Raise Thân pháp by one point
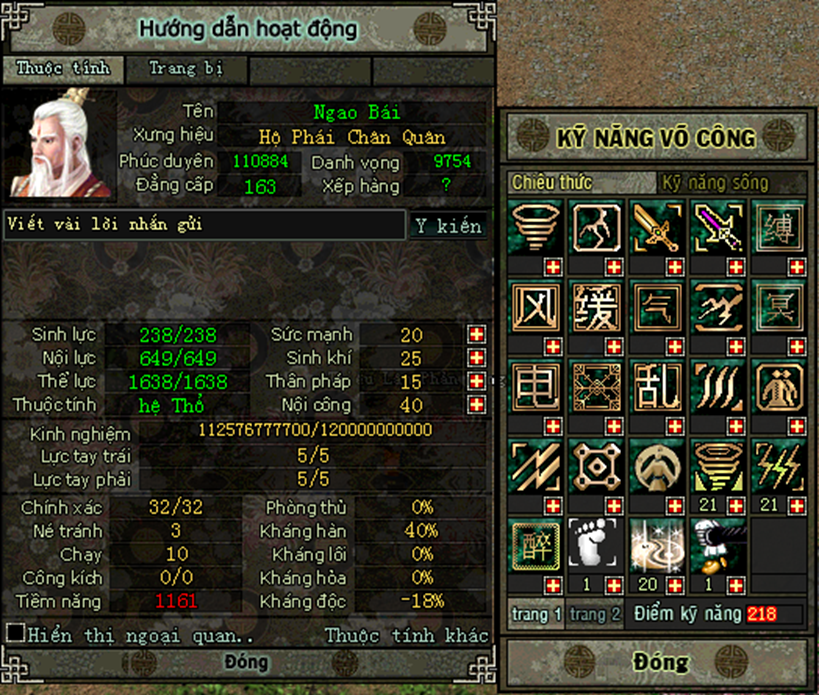 click(477, 381)
